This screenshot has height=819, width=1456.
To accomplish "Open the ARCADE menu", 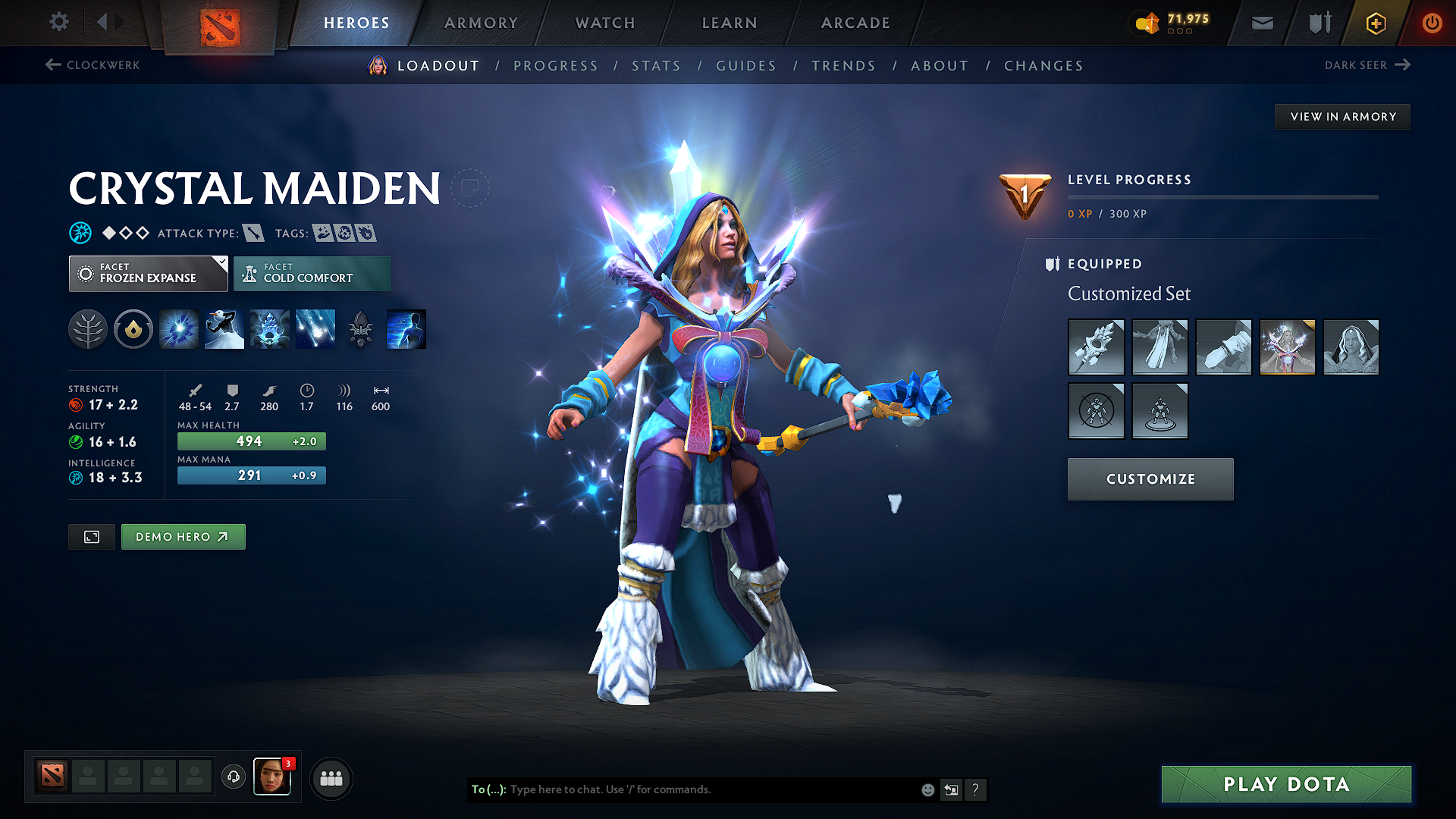I will [855, 23].
